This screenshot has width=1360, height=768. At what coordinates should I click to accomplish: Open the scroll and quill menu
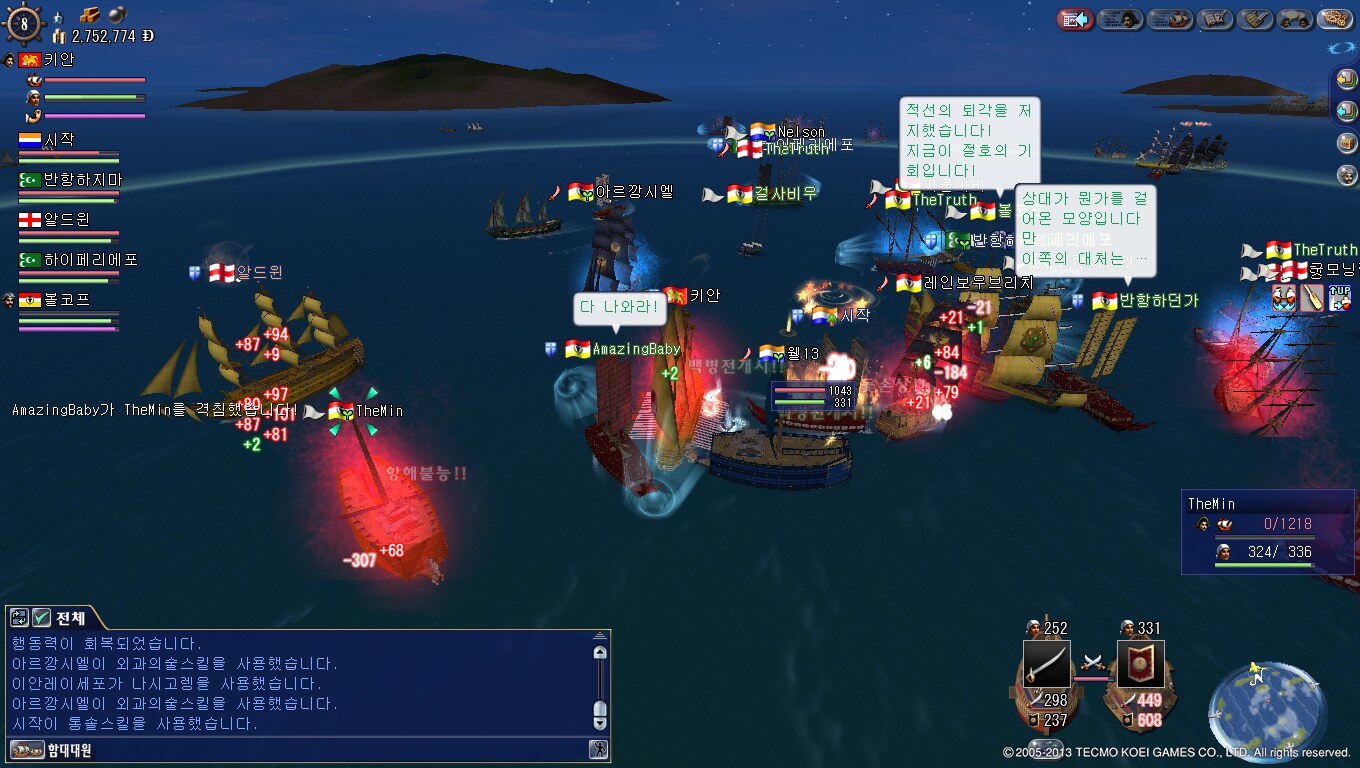1255,19
